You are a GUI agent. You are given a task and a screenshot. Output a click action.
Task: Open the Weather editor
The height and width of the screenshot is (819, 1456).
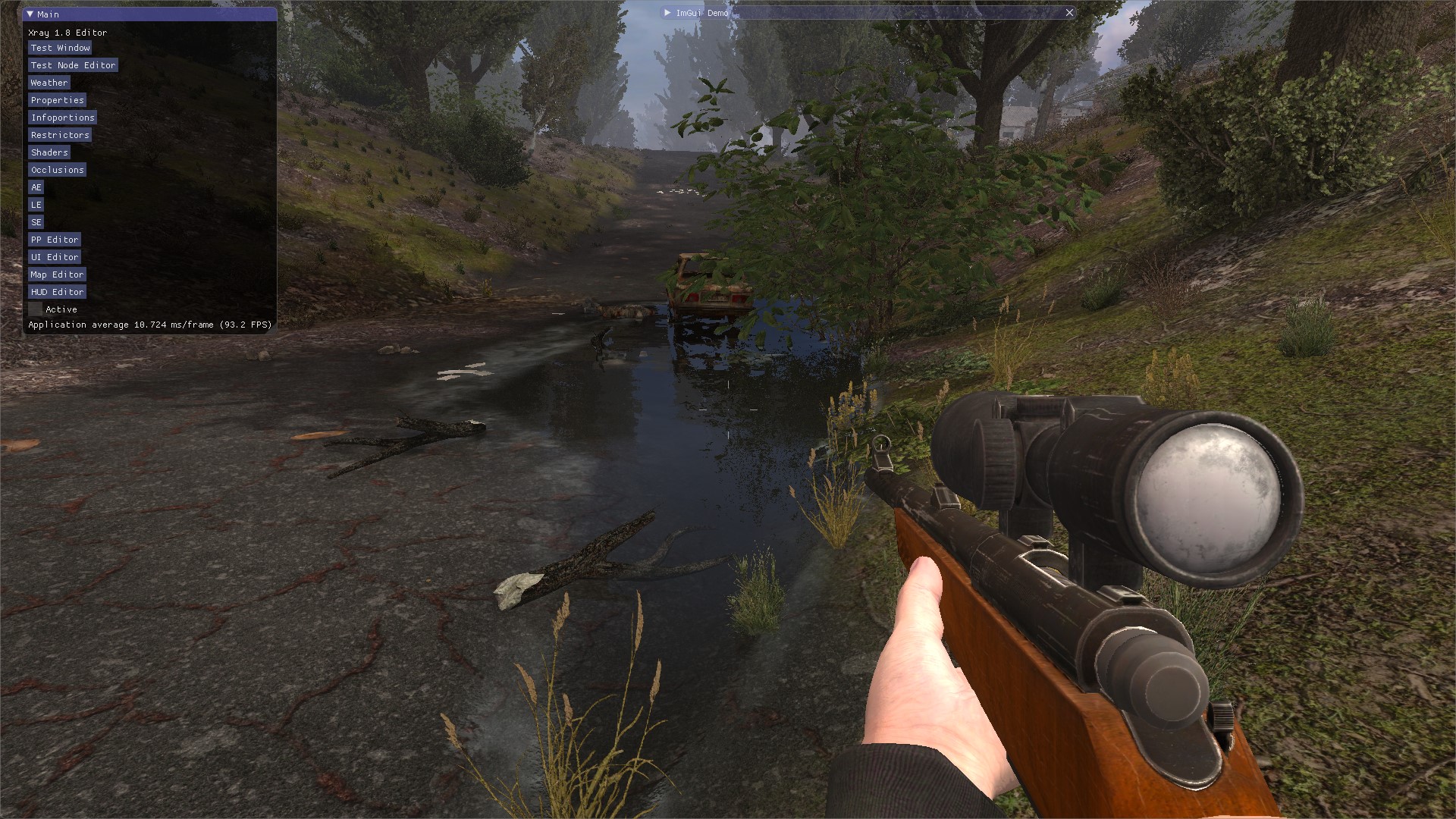point(49,83)
